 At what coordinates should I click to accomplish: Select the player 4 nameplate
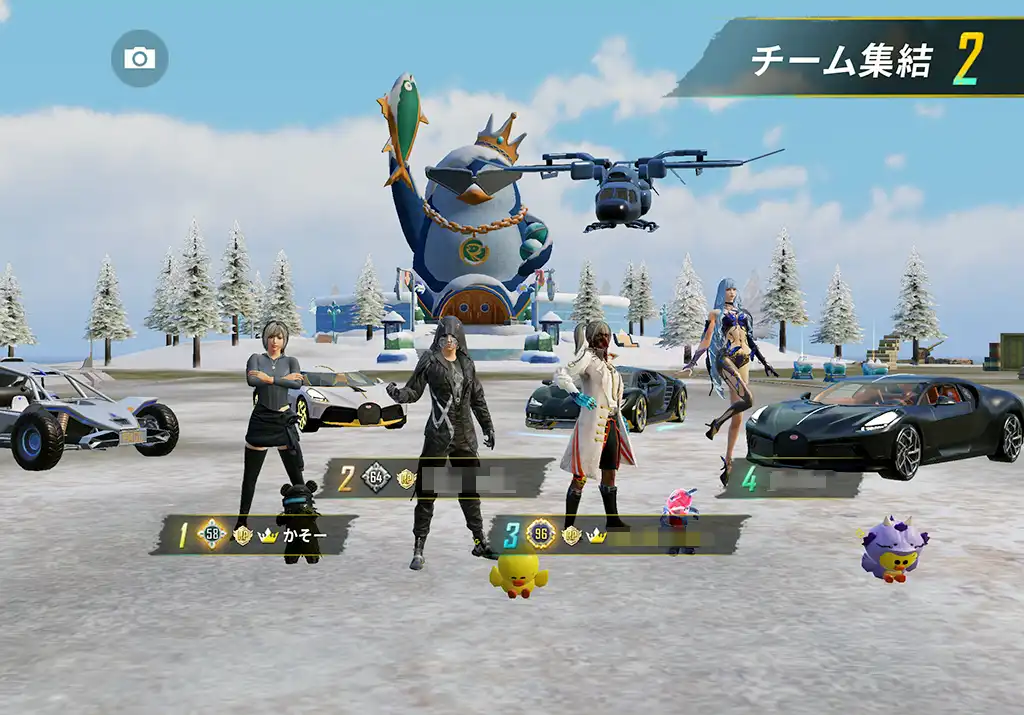pyautogui.click(x=799, y=481)
